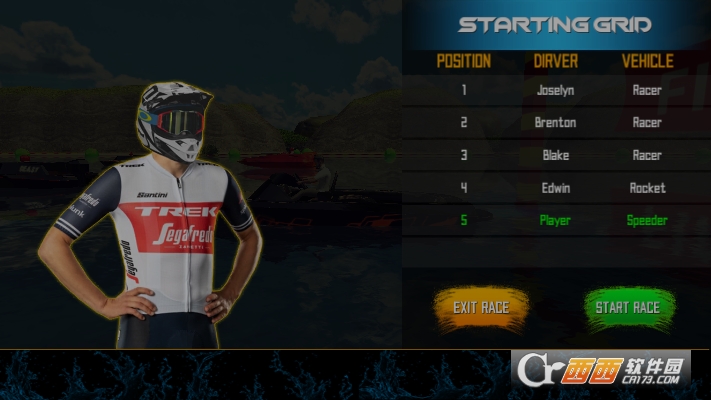
Task: Start the race with the green button
Action: coord(628,307)
